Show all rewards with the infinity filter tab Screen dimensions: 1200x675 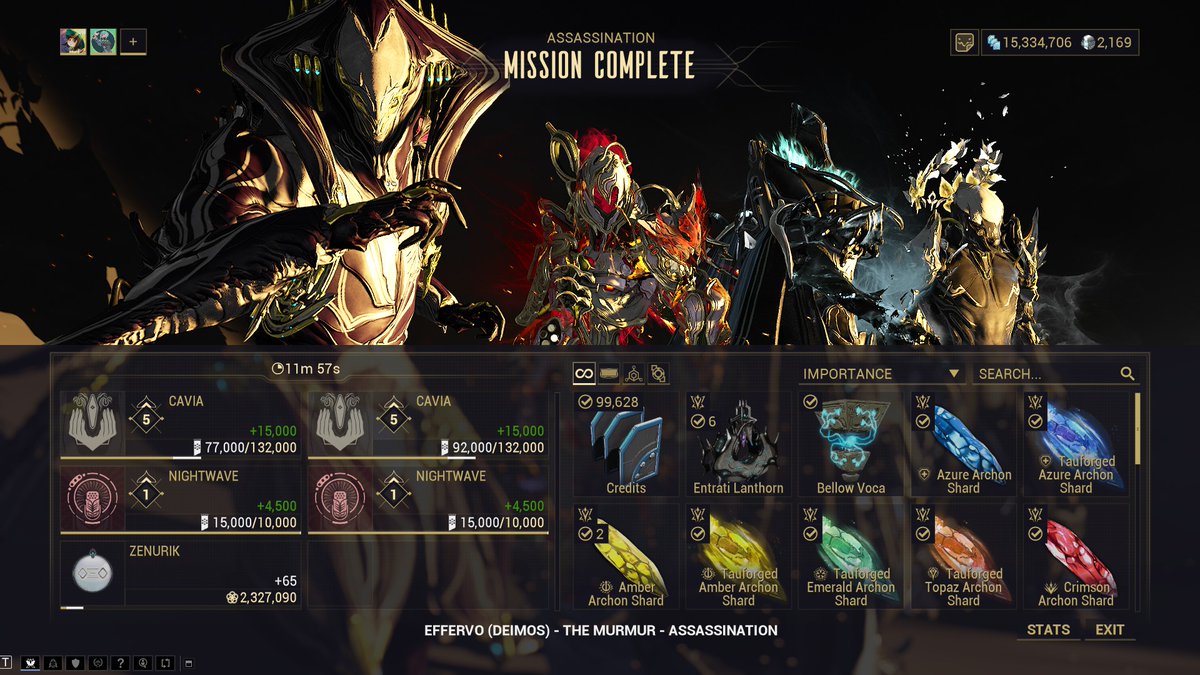pyautogui.click(x=585, y=374)
